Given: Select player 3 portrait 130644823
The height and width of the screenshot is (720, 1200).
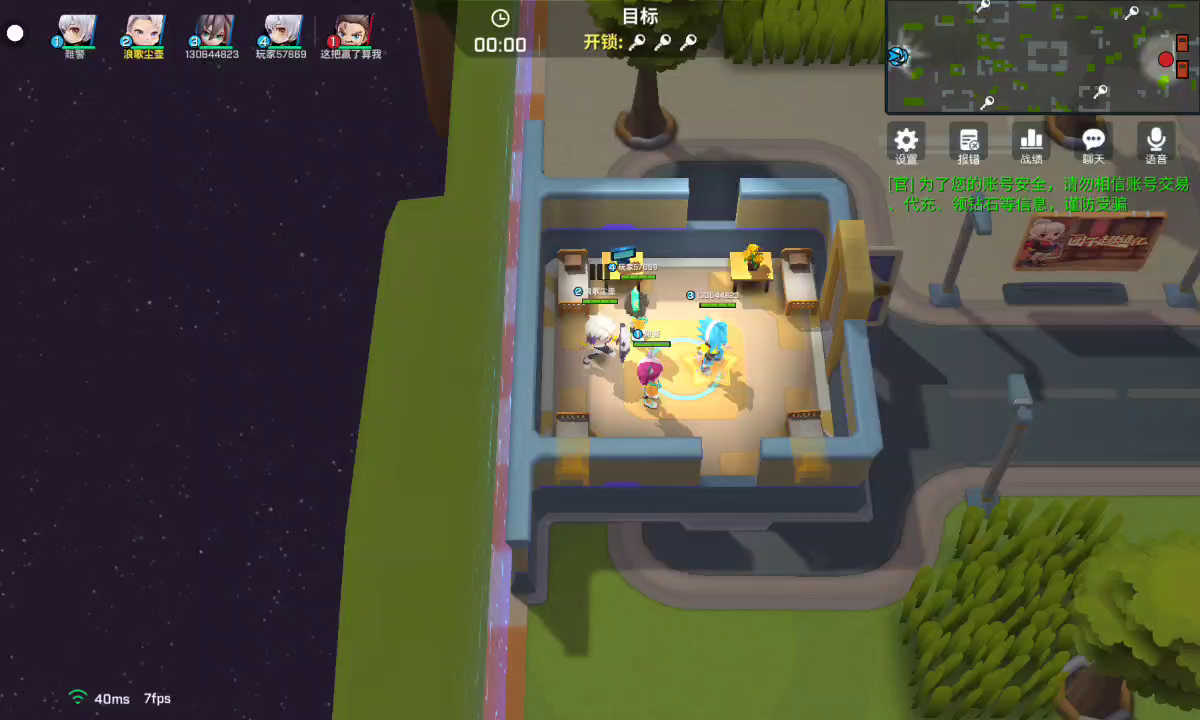Looking at the screenshot, I should (212, 31).
